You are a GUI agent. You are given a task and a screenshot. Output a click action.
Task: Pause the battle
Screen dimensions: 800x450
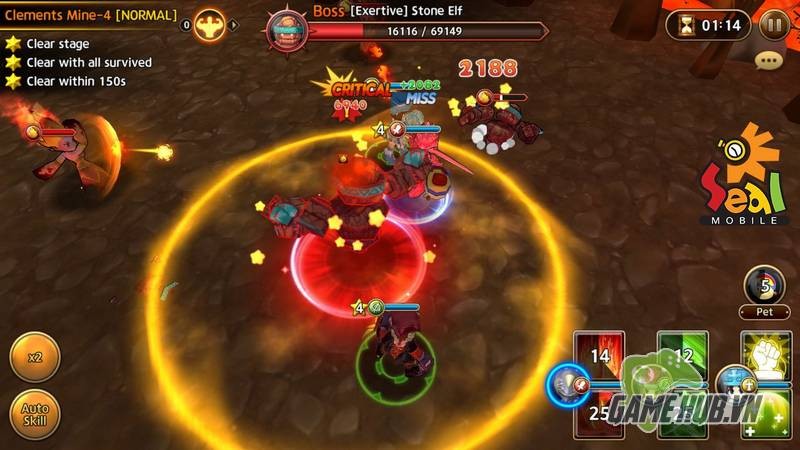pos(774,24)
